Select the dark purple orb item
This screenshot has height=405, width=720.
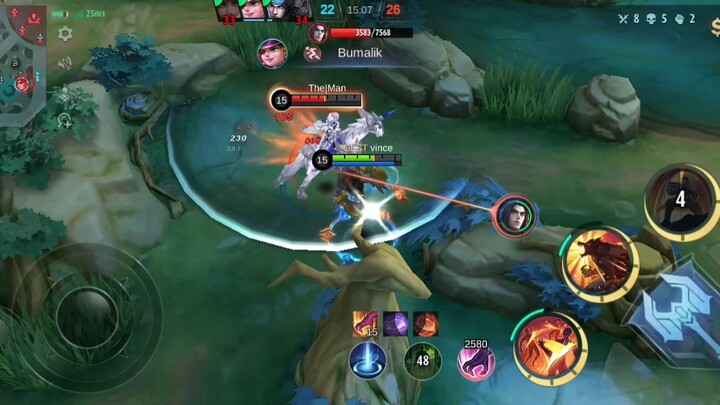pos(395,323)
